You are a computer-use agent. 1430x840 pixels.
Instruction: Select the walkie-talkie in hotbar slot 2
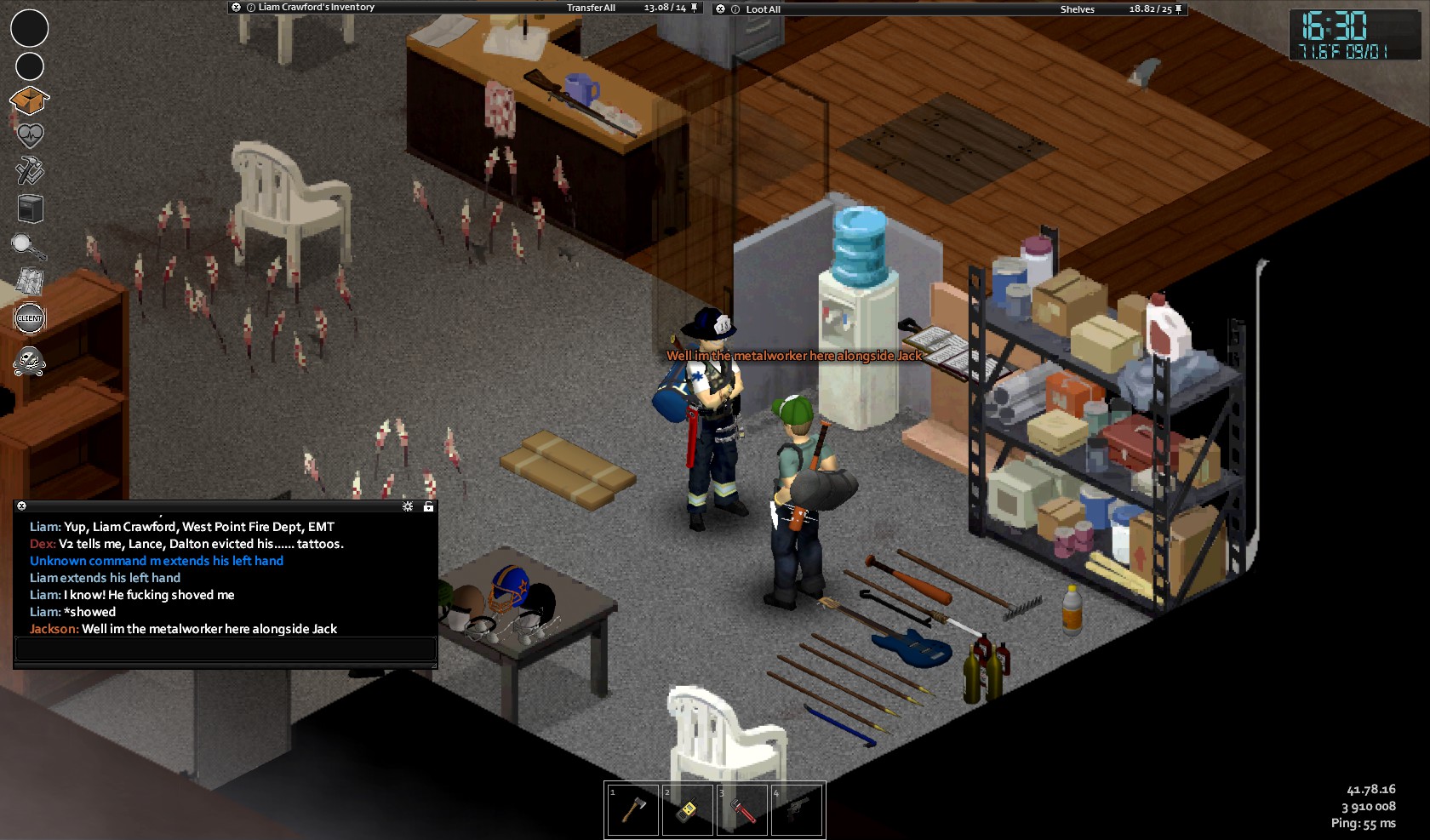(687, 810)
